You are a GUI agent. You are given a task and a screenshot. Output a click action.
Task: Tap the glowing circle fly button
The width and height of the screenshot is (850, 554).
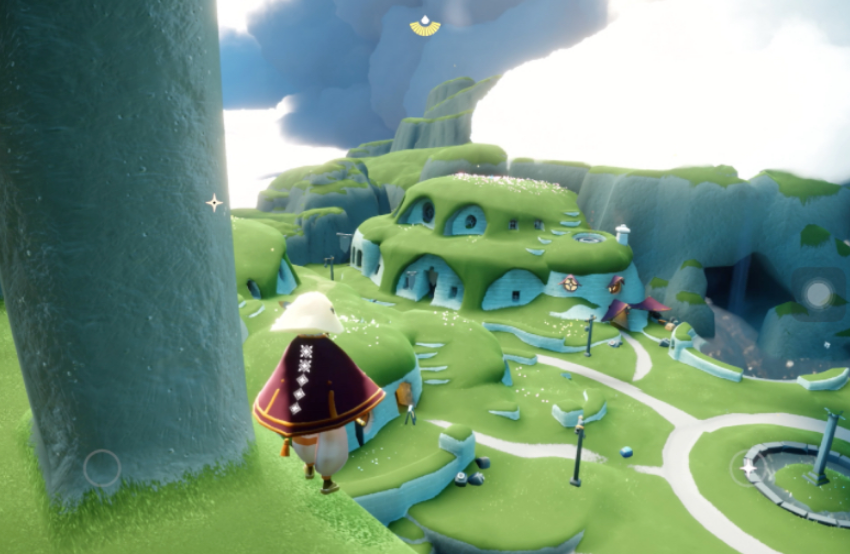point(818,293)
